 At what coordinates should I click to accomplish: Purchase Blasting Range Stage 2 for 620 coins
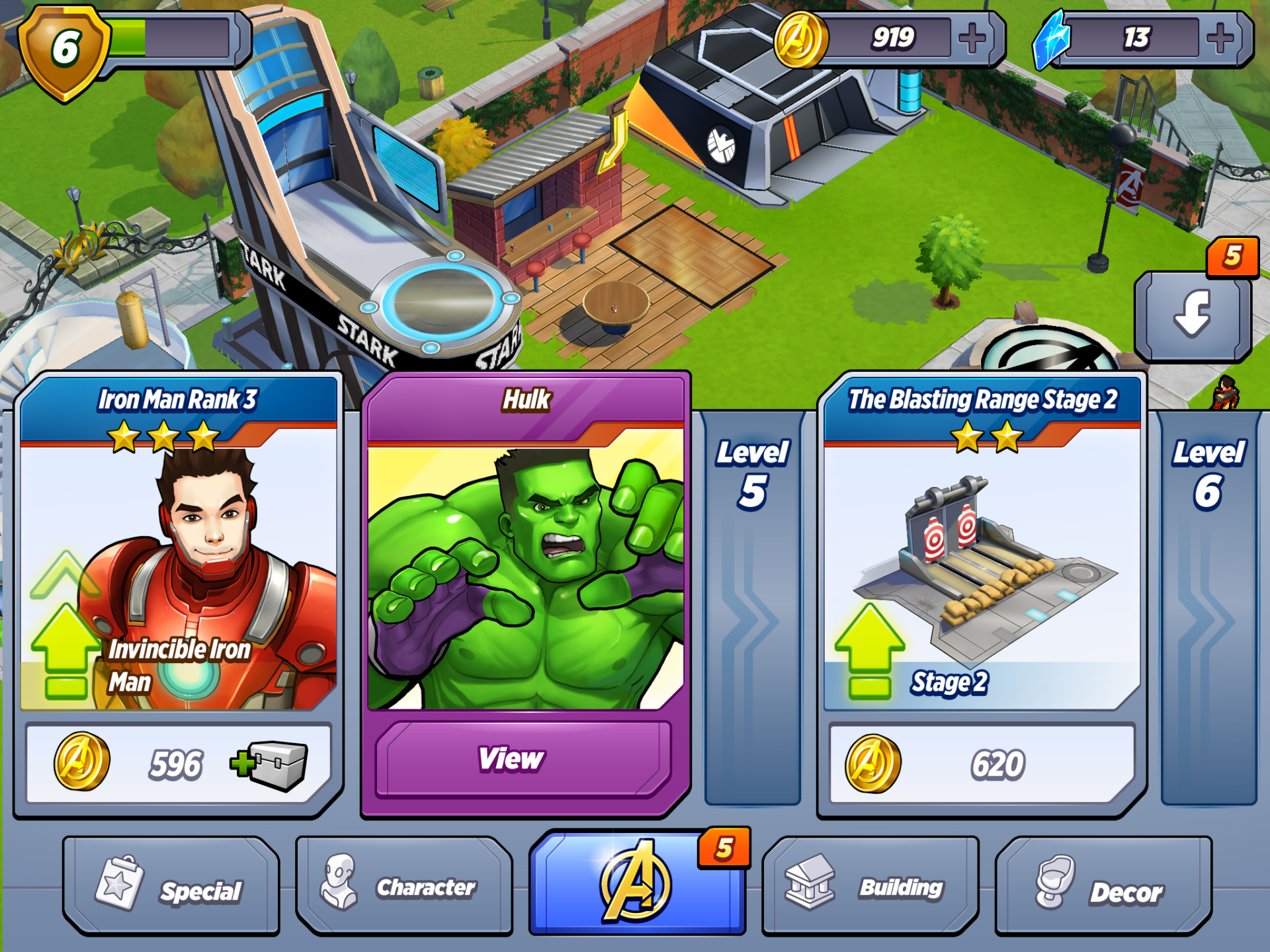click(982, 764)
